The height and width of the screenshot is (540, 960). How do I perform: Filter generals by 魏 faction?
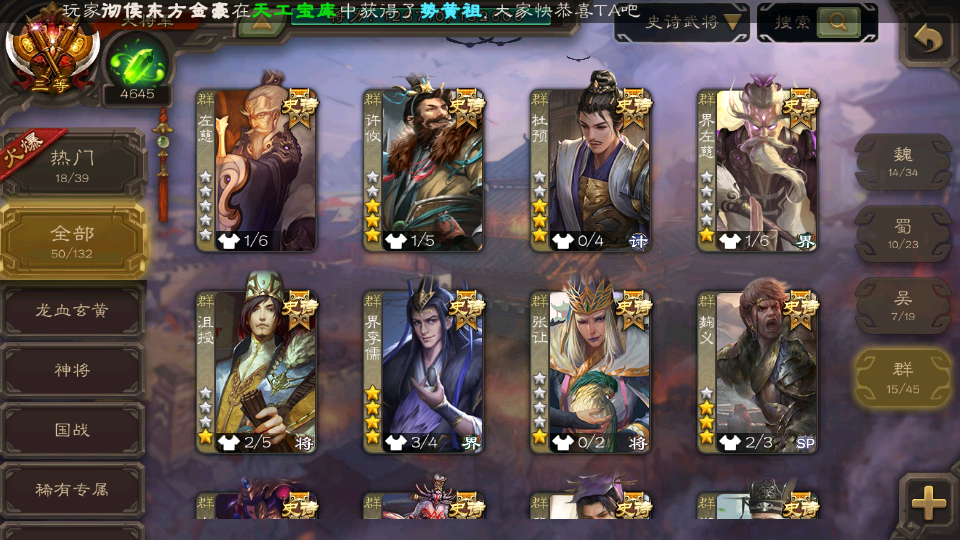pyautogui.click(x=903, y=161)
